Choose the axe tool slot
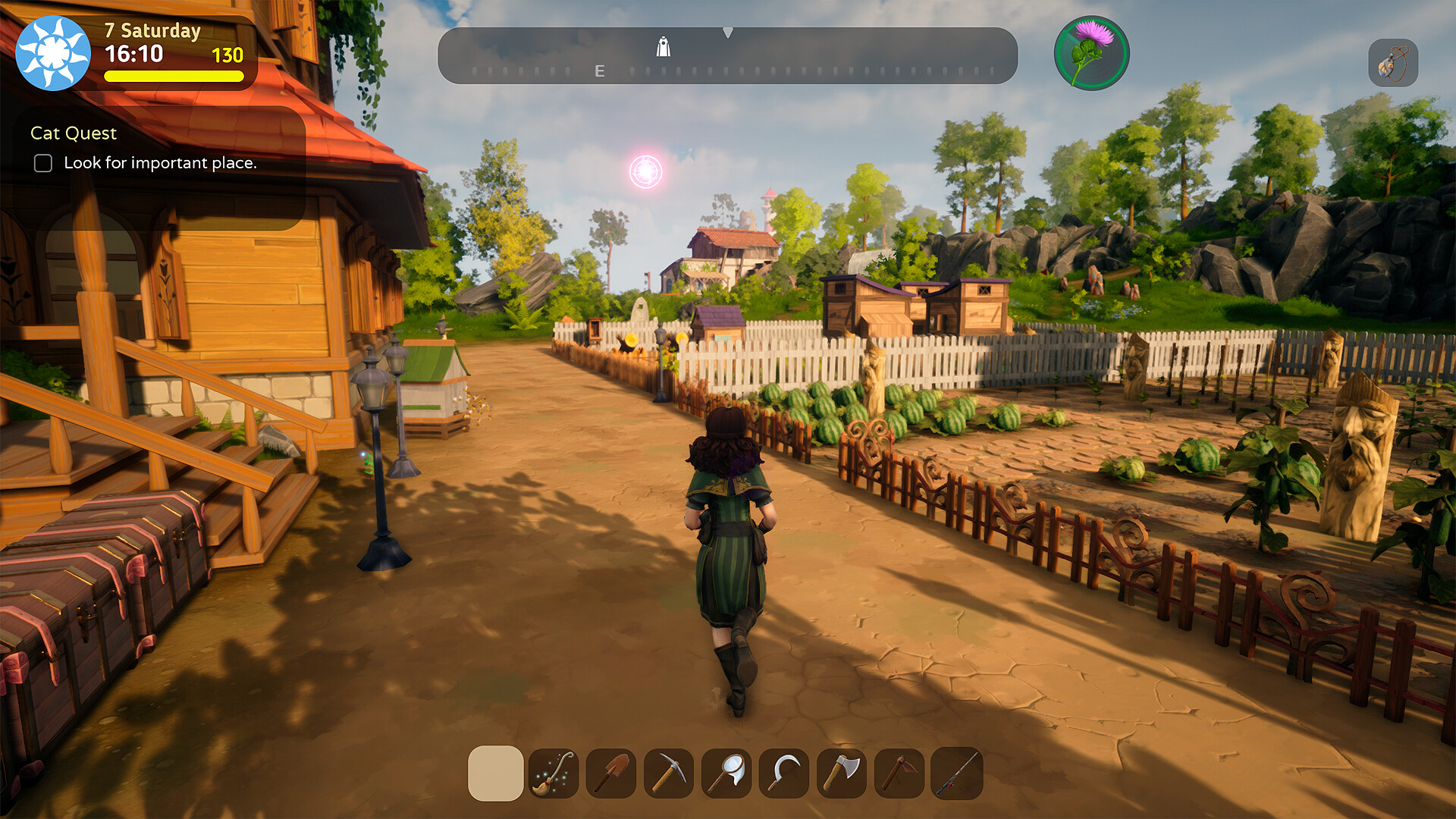Image resolution: width=1456 pixels, height=819 pixels. point(842,773)
